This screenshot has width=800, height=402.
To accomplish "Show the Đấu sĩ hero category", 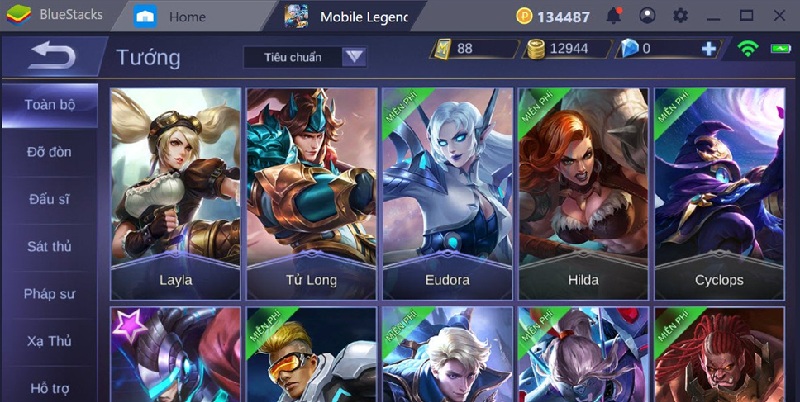I will point(48,199).
